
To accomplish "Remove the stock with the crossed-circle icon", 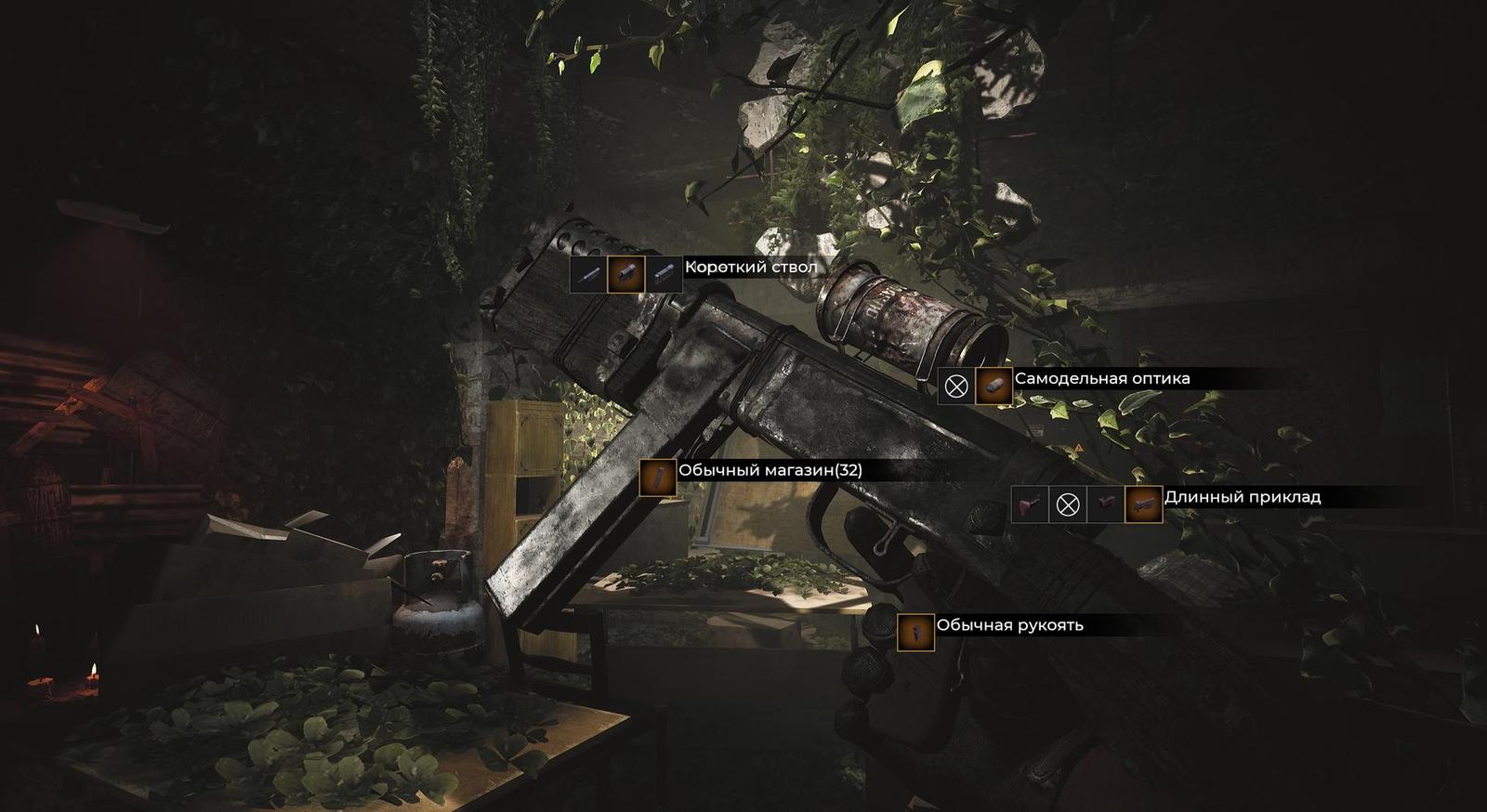I will 1068,504.
